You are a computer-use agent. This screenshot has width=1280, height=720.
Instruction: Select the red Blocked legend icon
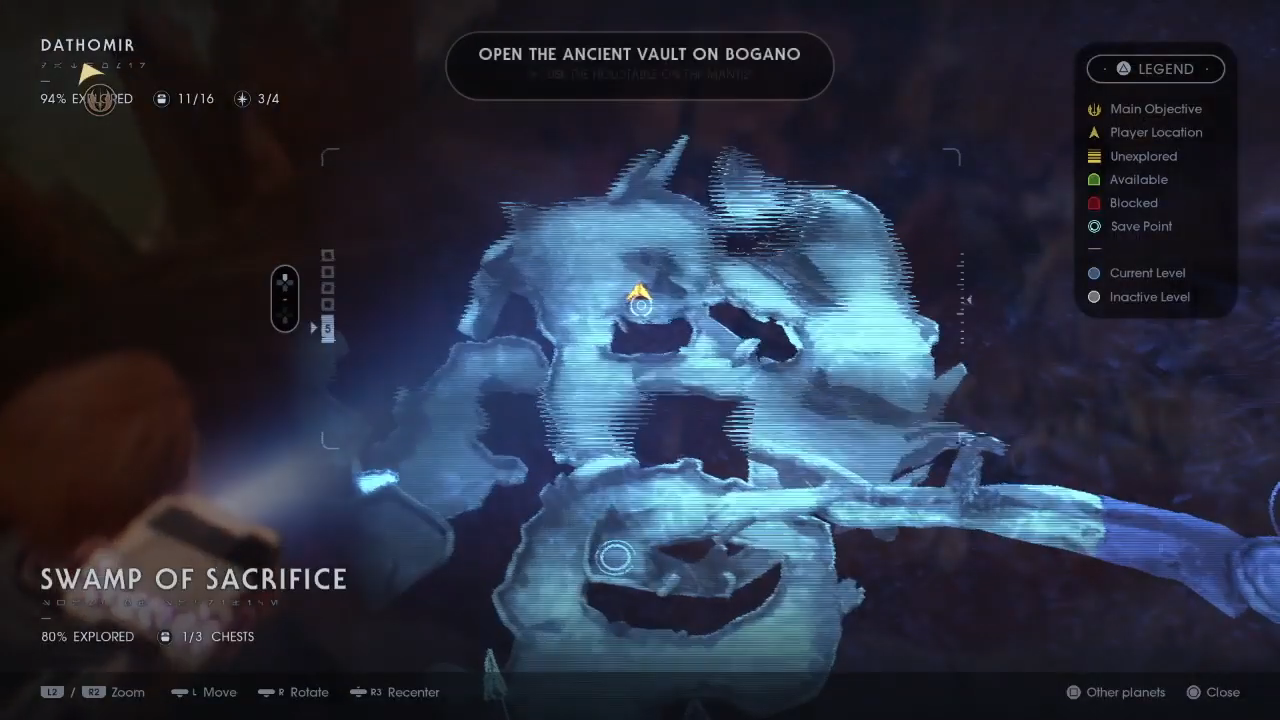tap(1094, 202)
